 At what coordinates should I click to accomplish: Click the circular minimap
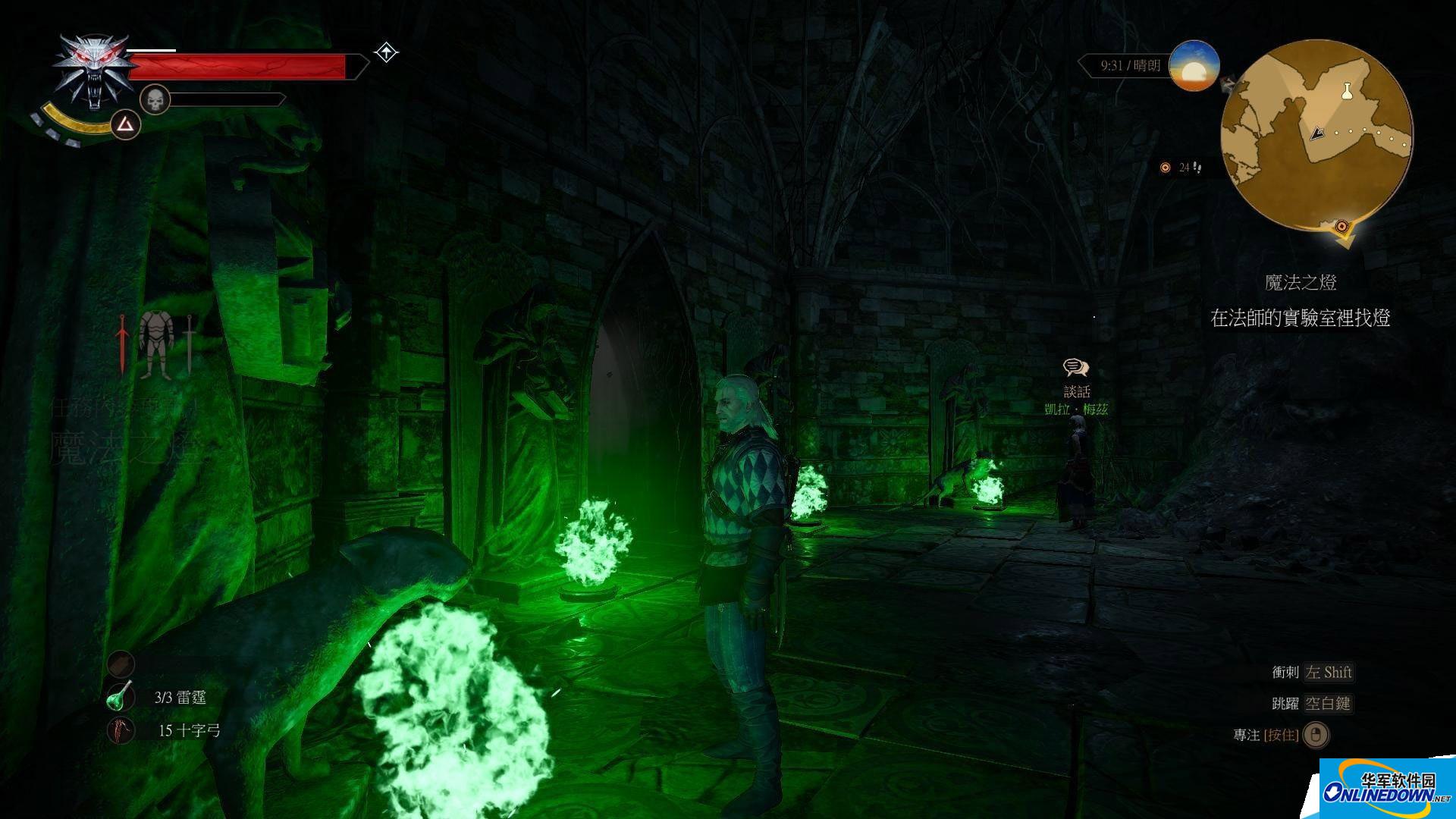point(1316,135)
